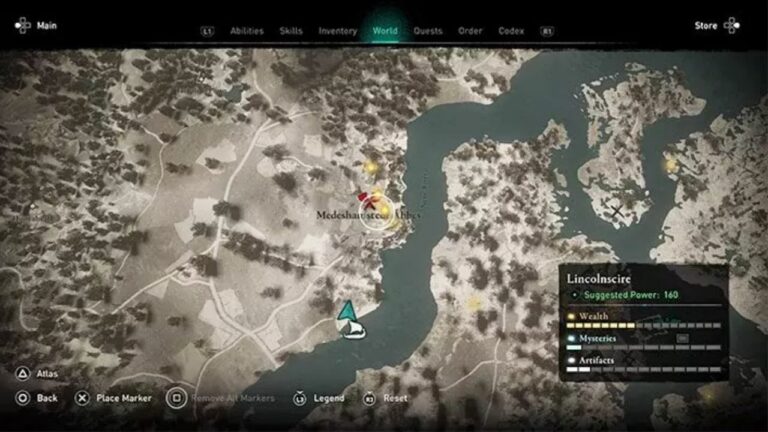Select the teal player arrow marker
The height and width of the screenshot is (432, 768).
(347, 310)
